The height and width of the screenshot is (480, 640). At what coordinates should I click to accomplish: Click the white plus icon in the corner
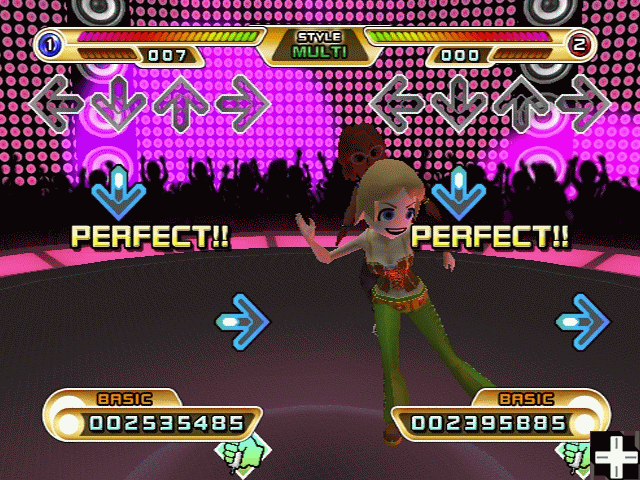[614, 456]
